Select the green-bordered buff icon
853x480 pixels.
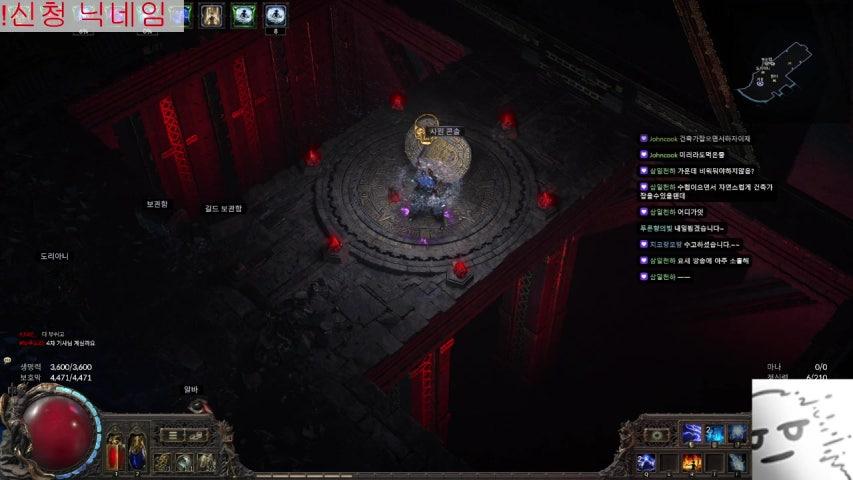point(243,14)
